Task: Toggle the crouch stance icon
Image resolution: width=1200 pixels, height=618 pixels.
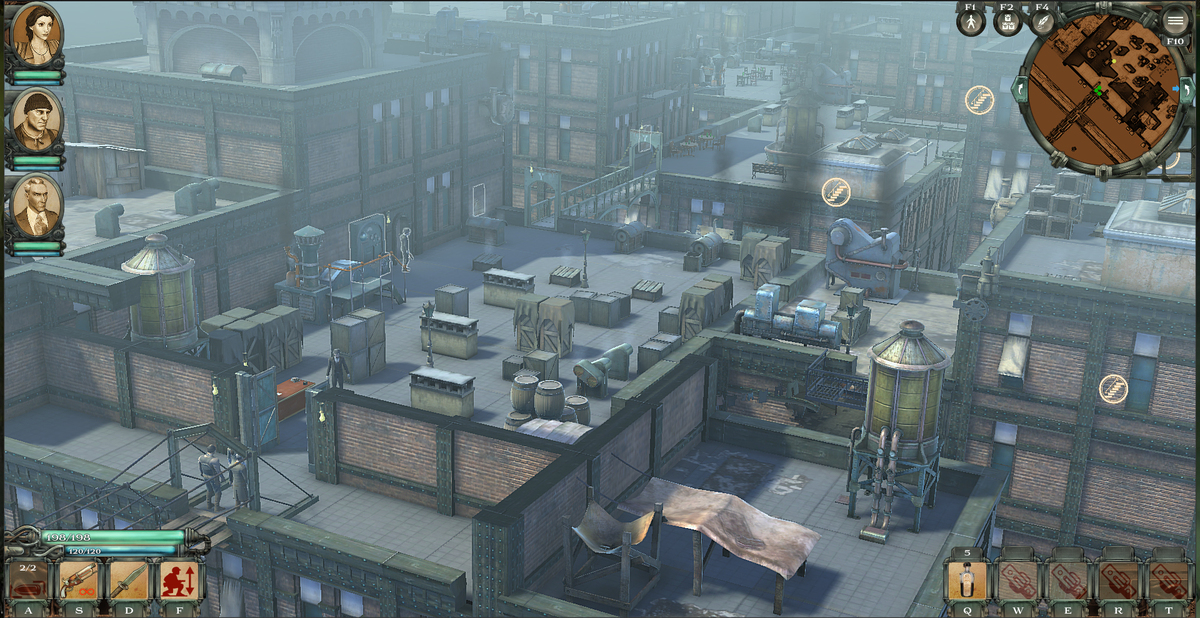Action: coord(180,581)
